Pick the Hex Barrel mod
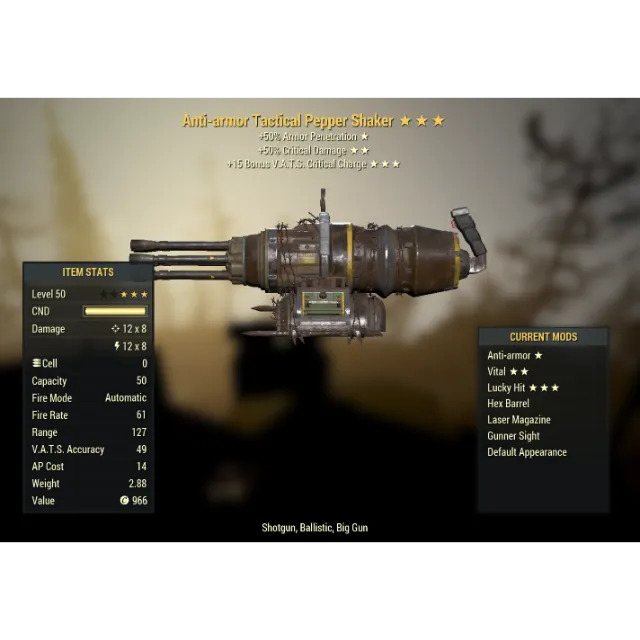This screenshot has width=640, height=640. (508, 403)
